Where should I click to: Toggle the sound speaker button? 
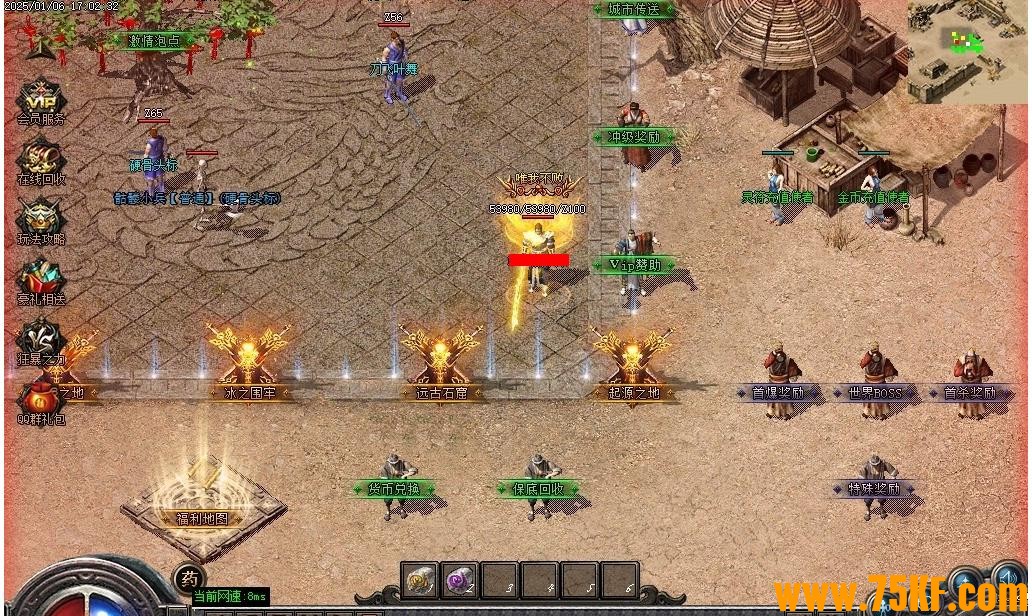point(1006,580)
